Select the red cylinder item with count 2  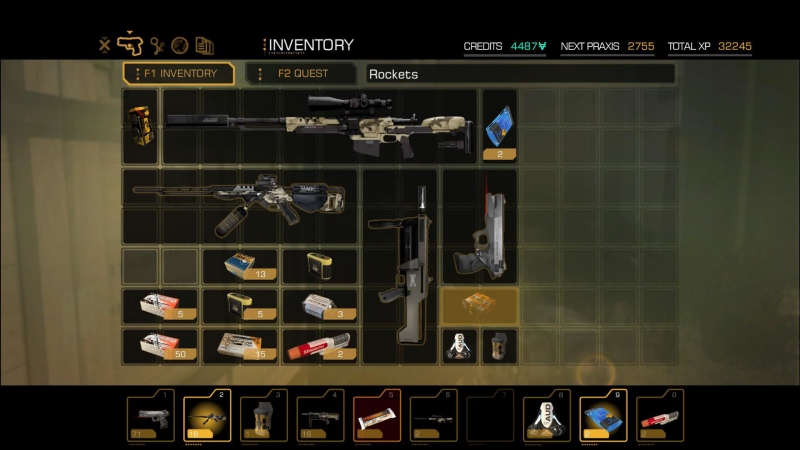pyautogui.click(x=320, y=346)
